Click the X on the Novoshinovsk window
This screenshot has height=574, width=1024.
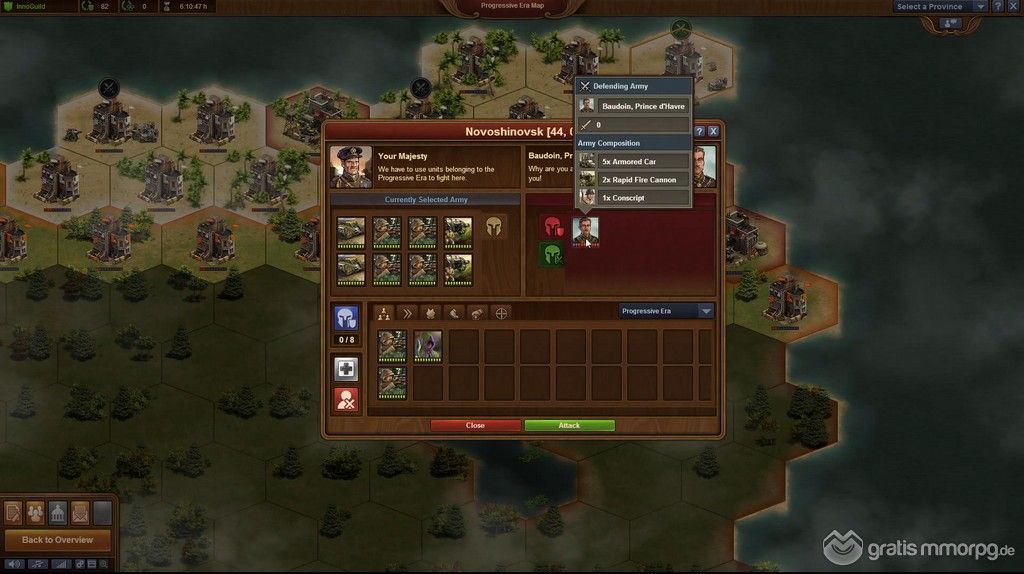(713, 131)
